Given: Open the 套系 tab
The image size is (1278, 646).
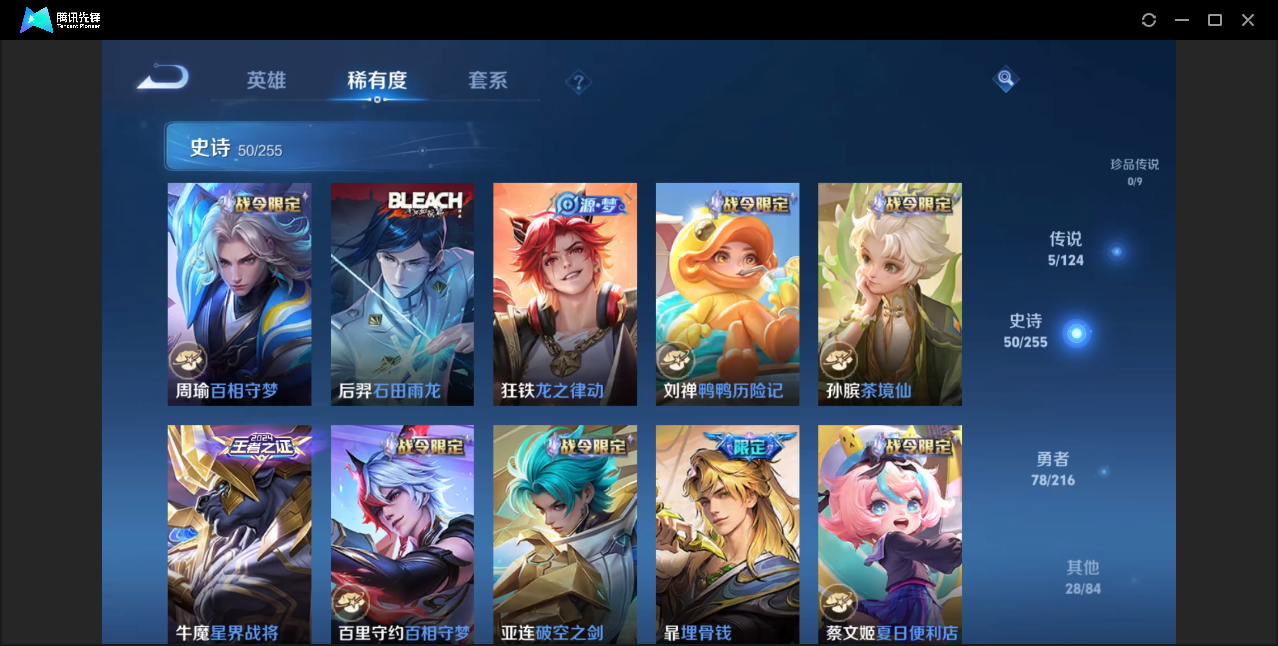Looking at the screenshot, I should (487, 80).
